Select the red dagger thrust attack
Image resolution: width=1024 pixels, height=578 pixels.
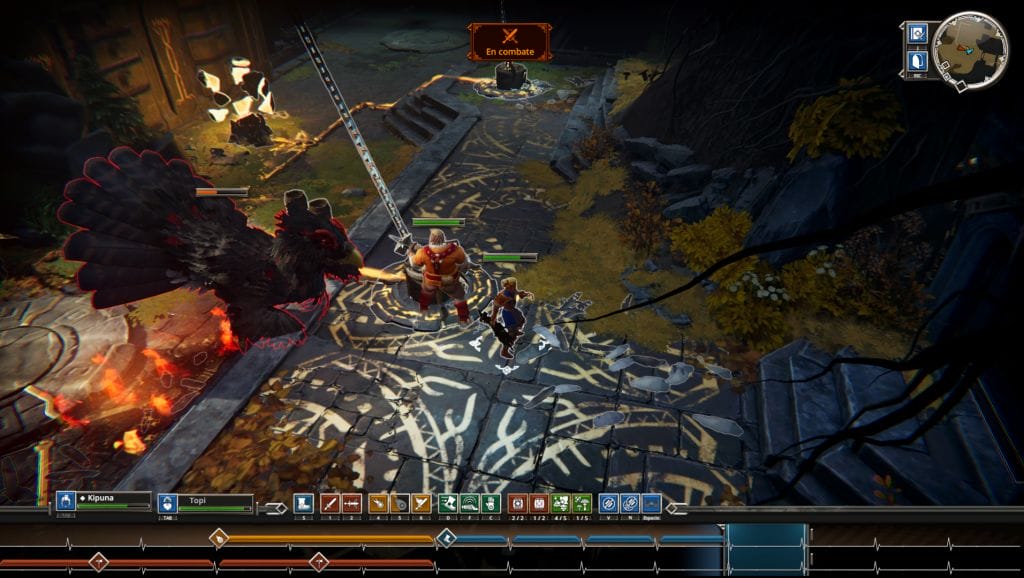[x=352, y=503]
